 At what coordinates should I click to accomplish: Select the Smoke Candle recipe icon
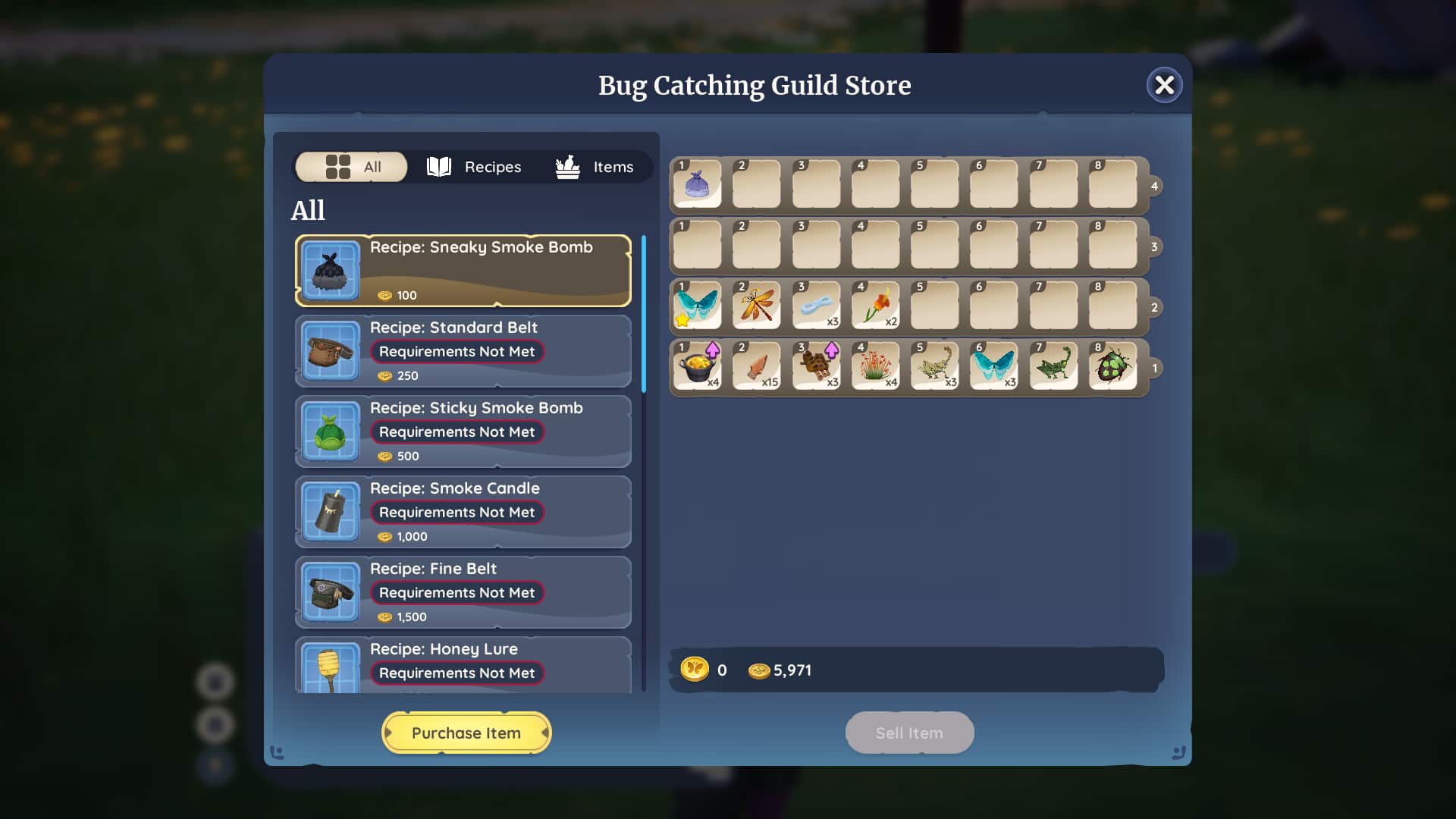coord(330,512)
